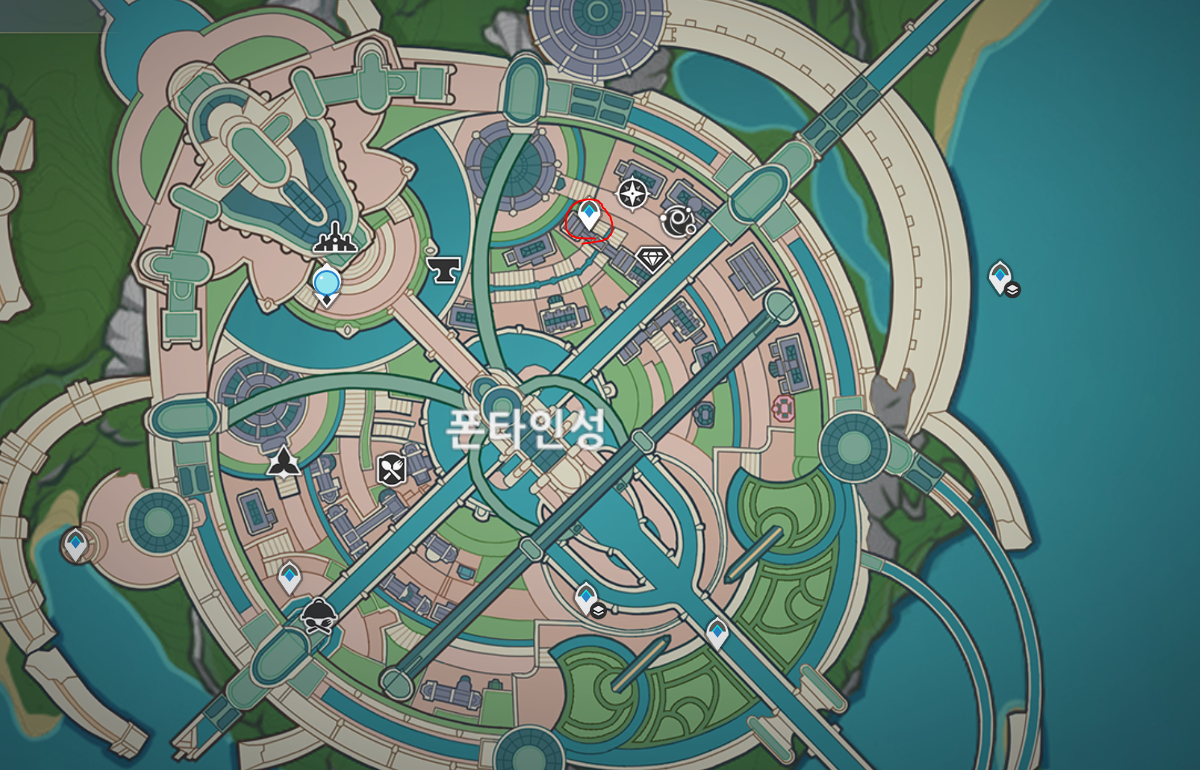Select the swirling orb shop marker

coord(680,220)
